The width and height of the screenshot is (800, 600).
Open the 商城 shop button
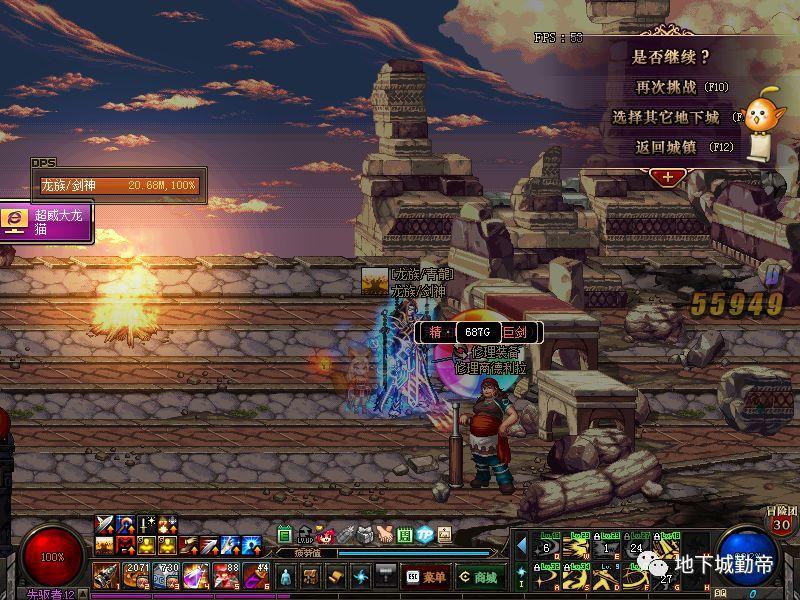pos(480,577)
